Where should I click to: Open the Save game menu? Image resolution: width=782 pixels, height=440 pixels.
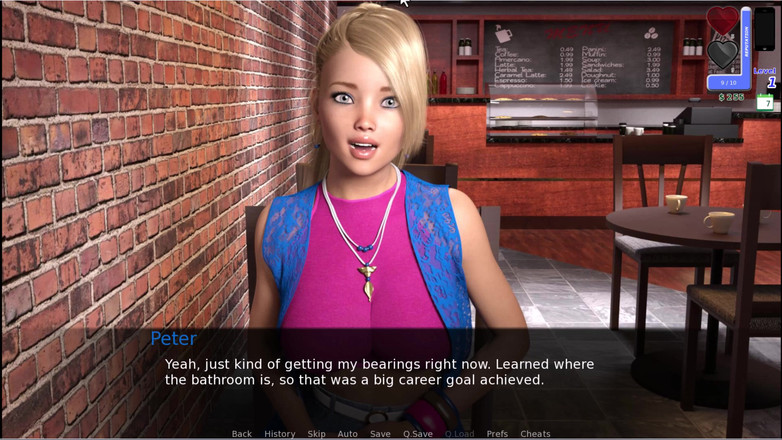coord(380,434)
